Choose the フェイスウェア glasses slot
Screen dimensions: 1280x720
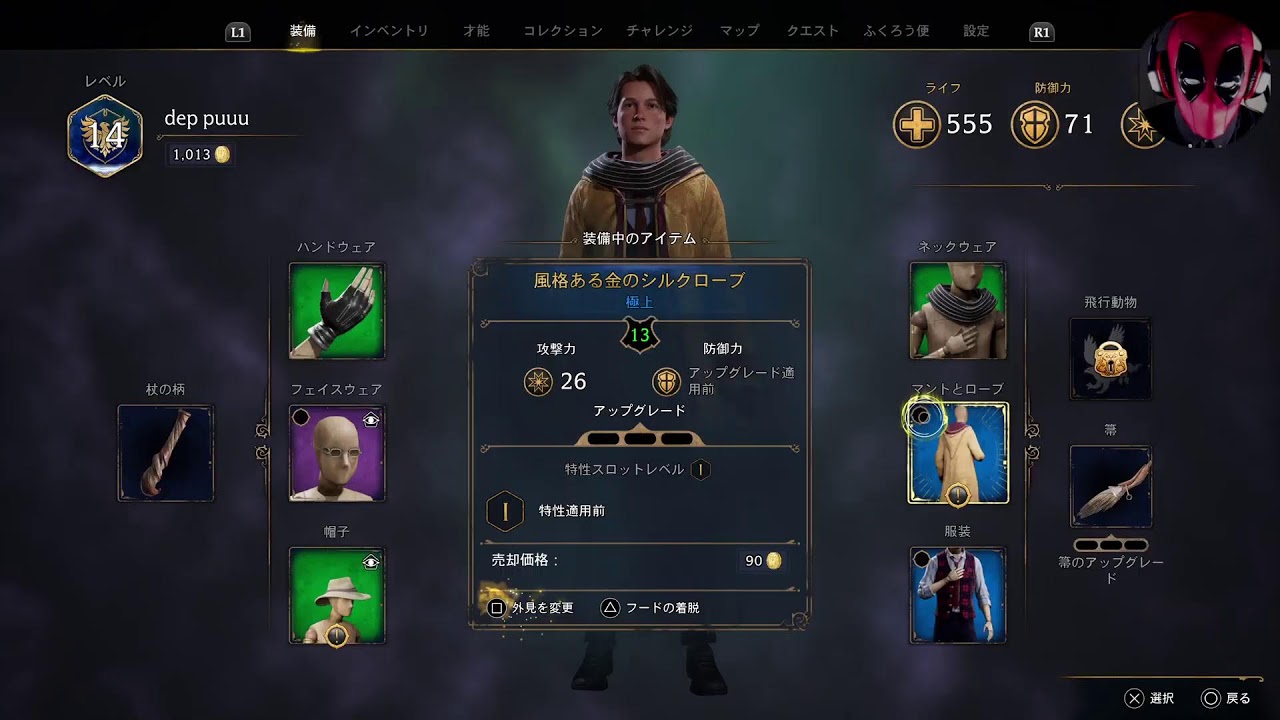(x=337, y=453)
